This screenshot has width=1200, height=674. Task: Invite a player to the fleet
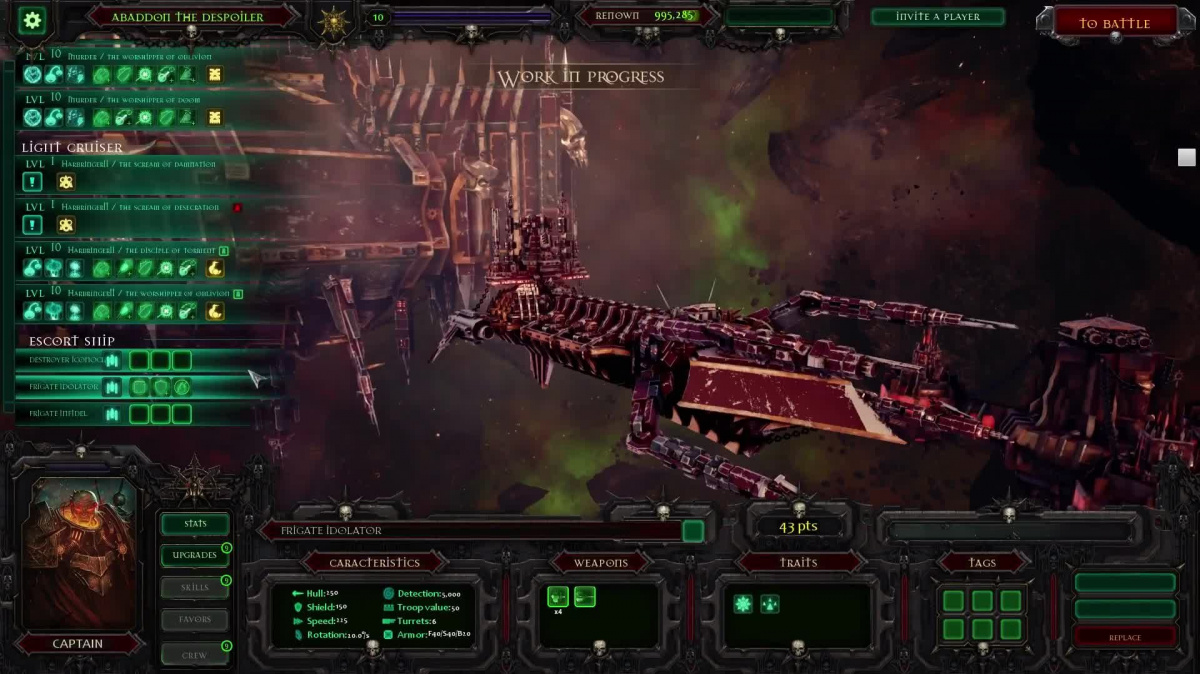coord(937,17)
